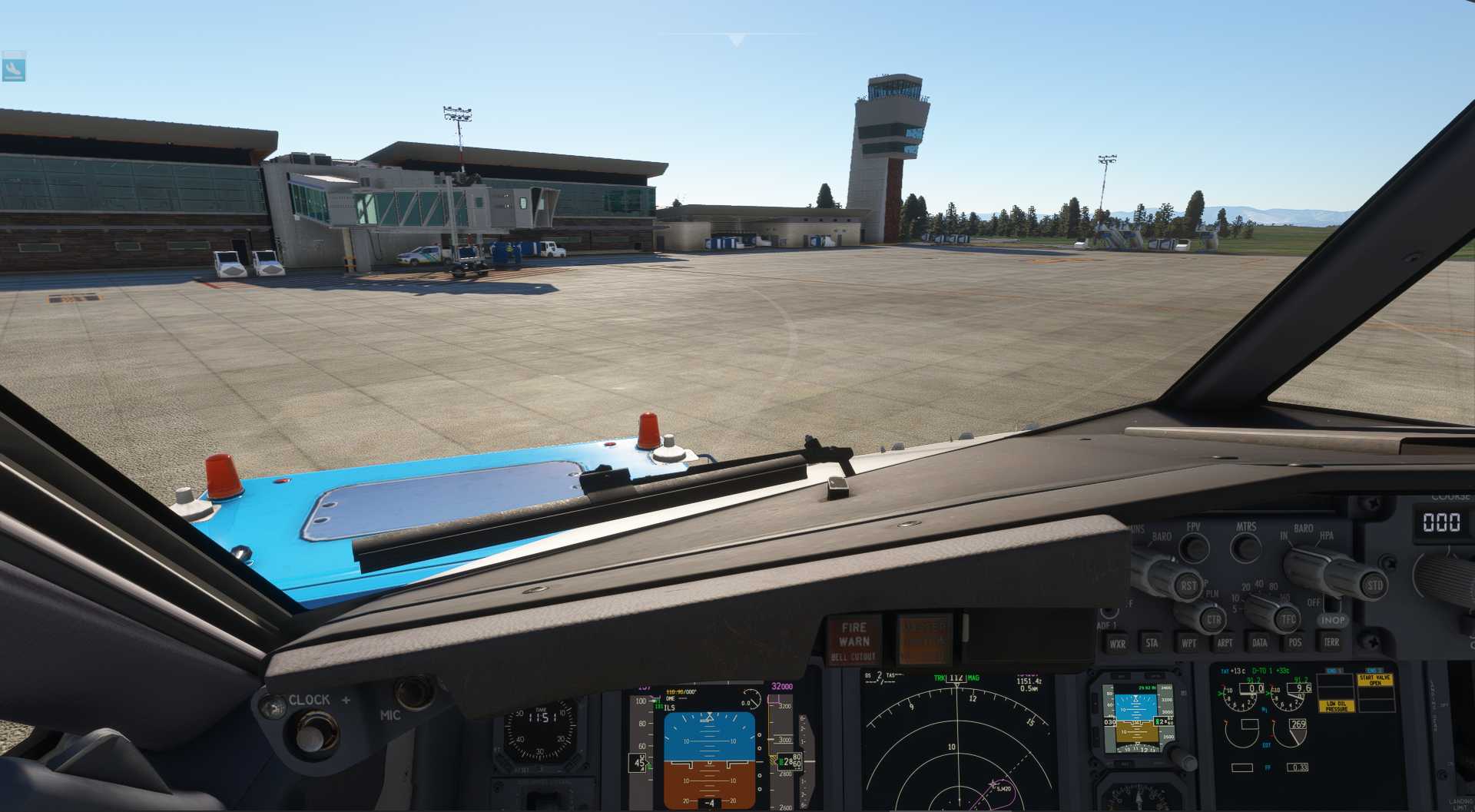Toggle the MTRS meters button
Image resolution: width=1475 pixels, height=812 pixels.
click(1245, 547)
